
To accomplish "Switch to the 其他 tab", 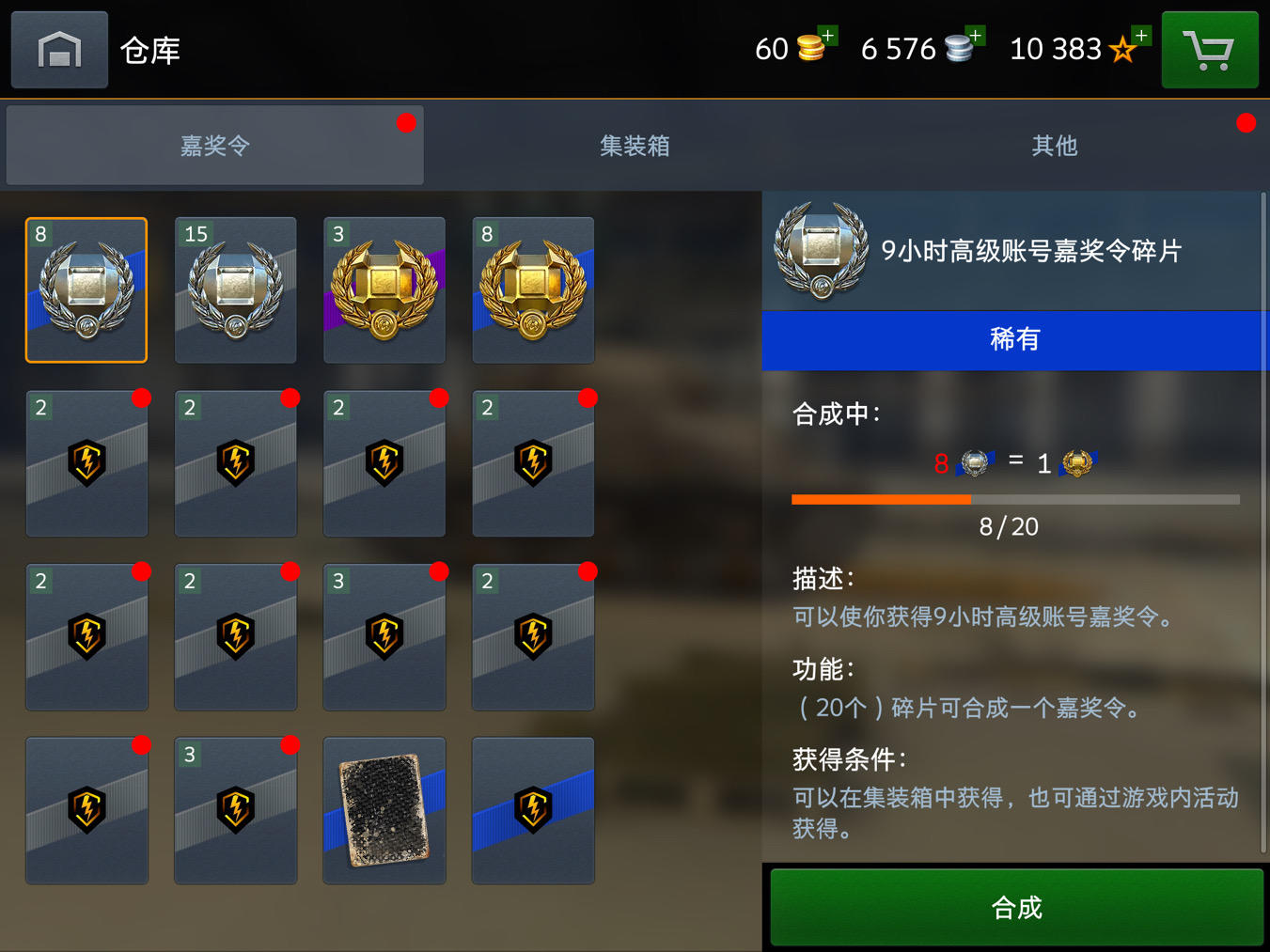I will (1054, 146).
